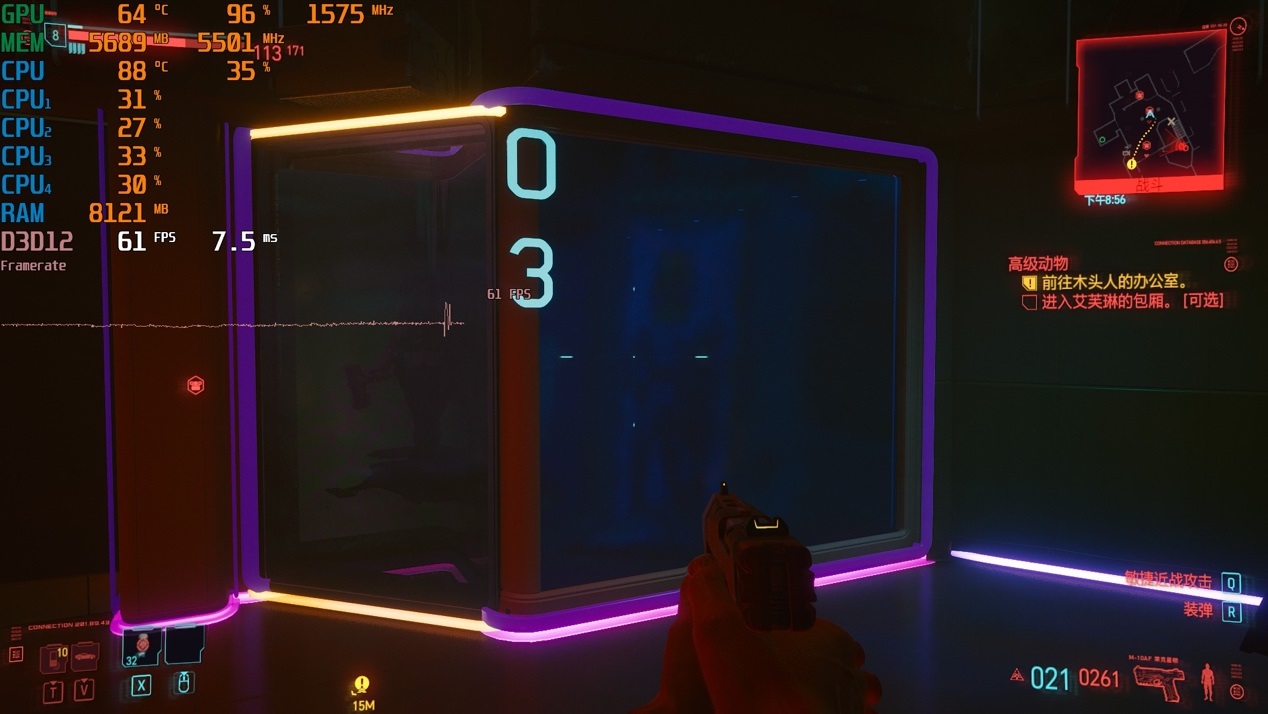Click the 高级动物 quest title
The width and height of the screenshot is (1268, 714).
point(1038,264)
